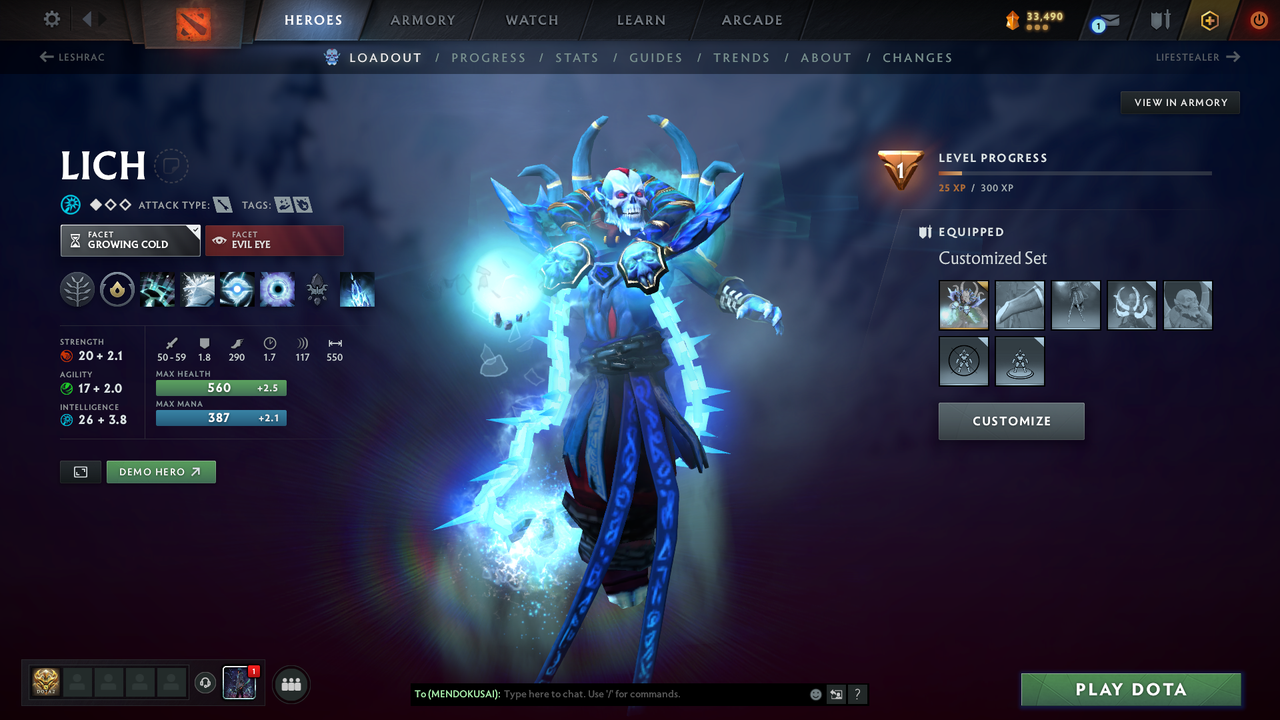This screenshot has height=720, width=1280.
Task: Toggle voice chat with the headset icon
Action: click(x=207, y=683)
